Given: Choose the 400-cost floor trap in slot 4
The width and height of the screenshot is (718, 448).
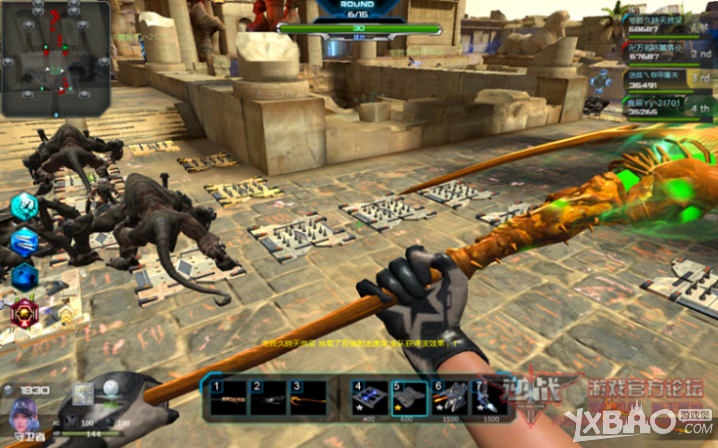Looking at the screenshot, I should (367, 398).
